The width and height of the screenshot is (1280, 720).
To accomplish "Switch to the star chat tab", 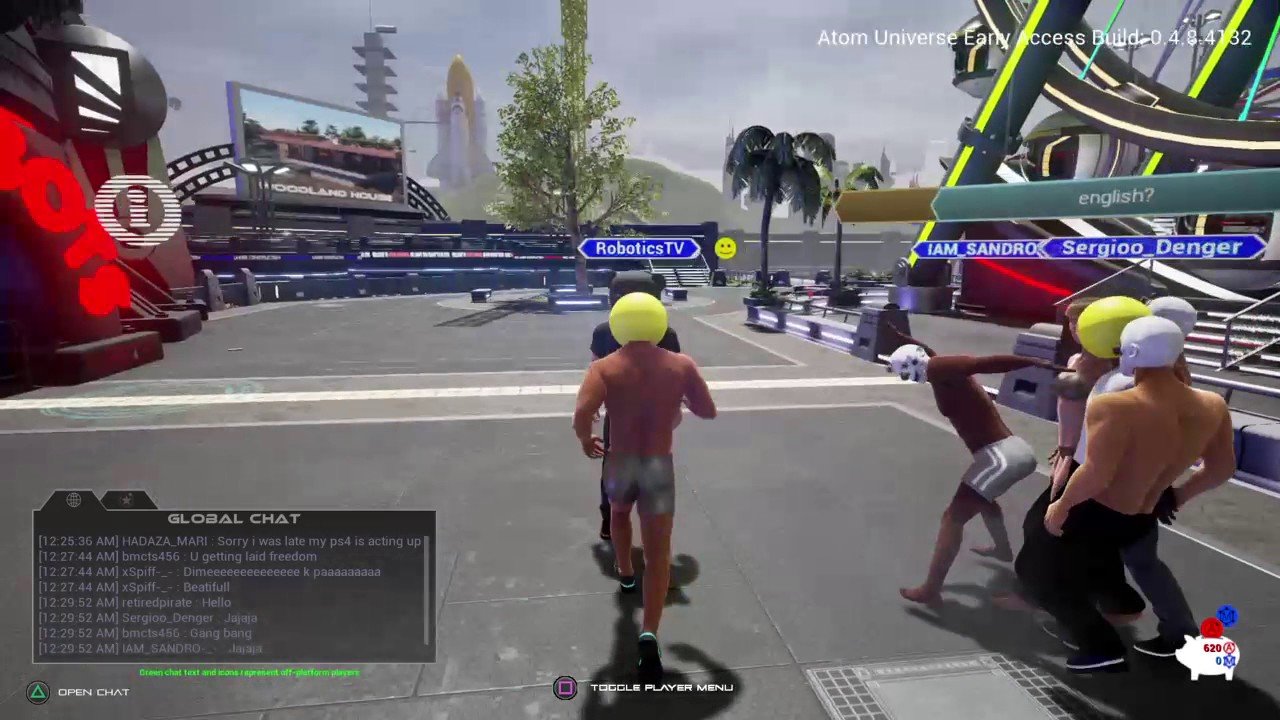I will 125,500.
